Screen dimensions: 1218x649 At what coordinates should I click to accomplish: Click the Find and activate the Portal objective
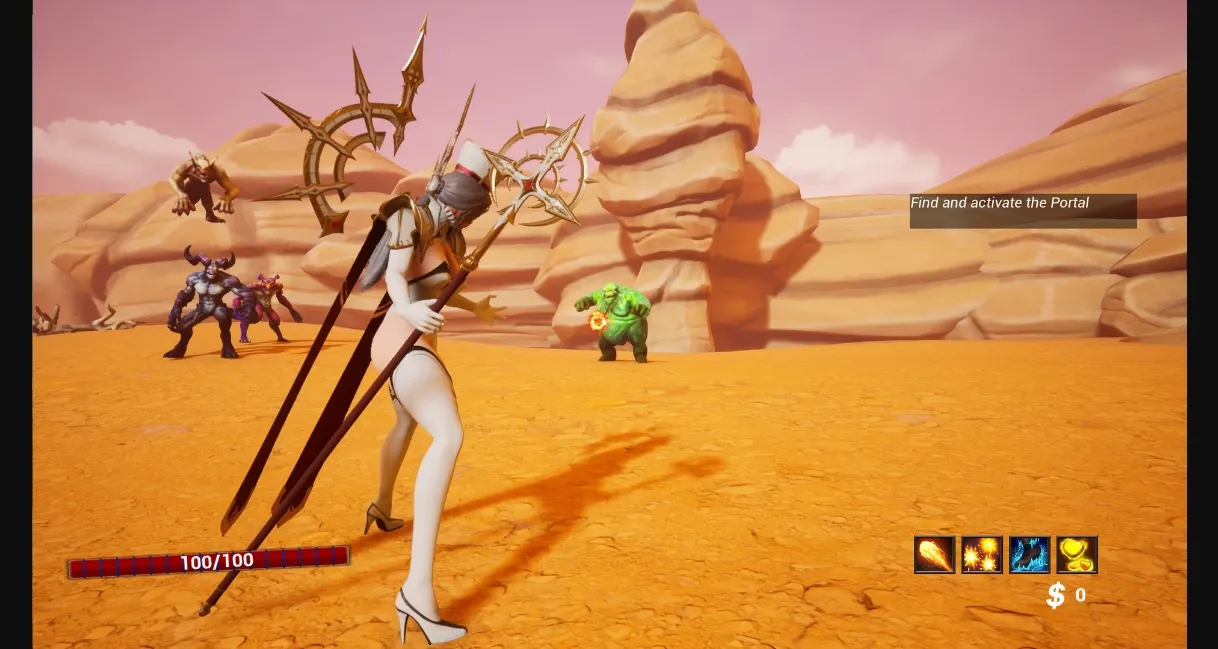(1022, 210)
